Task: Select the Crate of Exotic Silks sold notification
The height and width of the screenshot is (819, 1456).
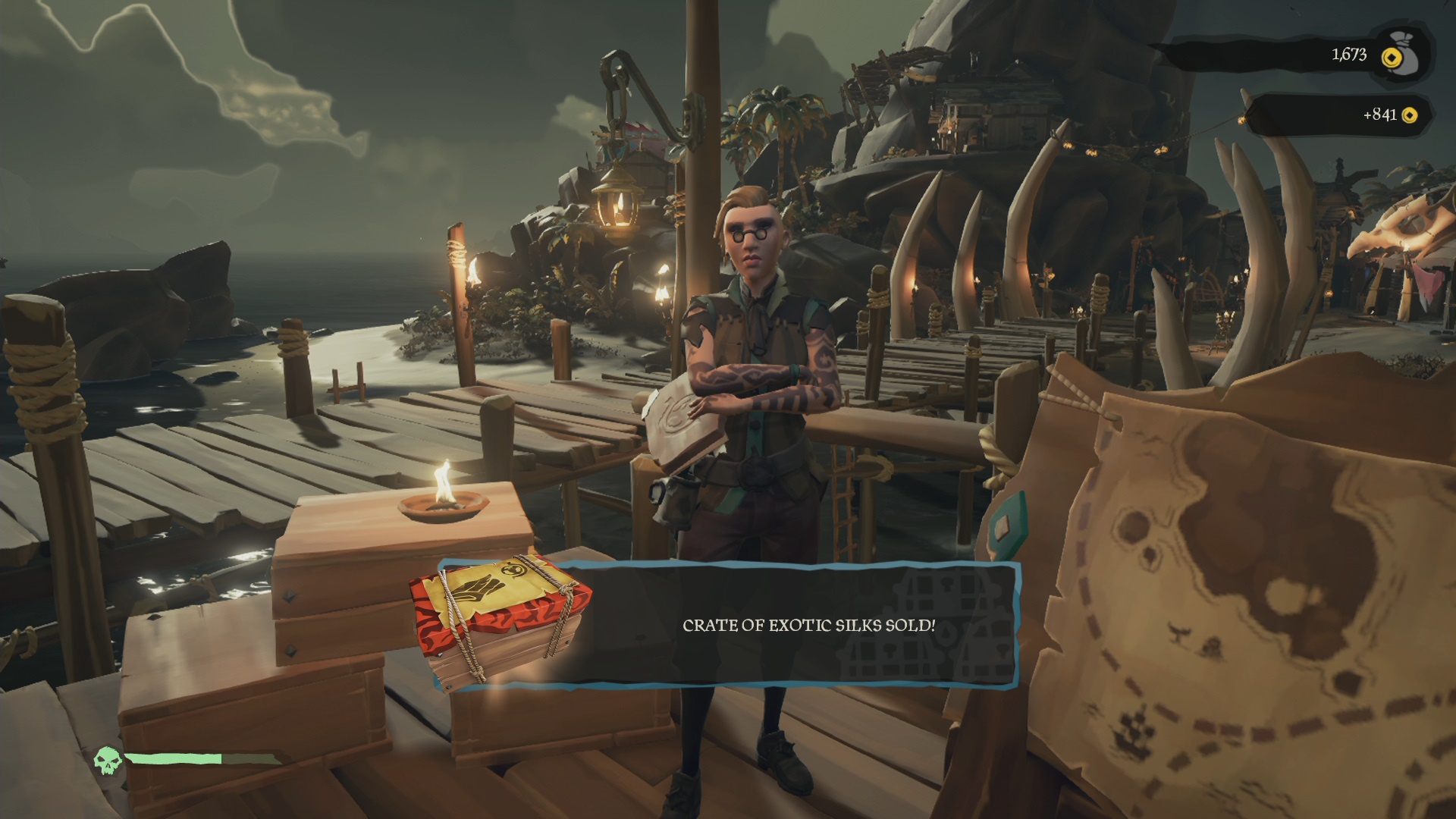Action: pyautogui.click(x=808, y=626)
